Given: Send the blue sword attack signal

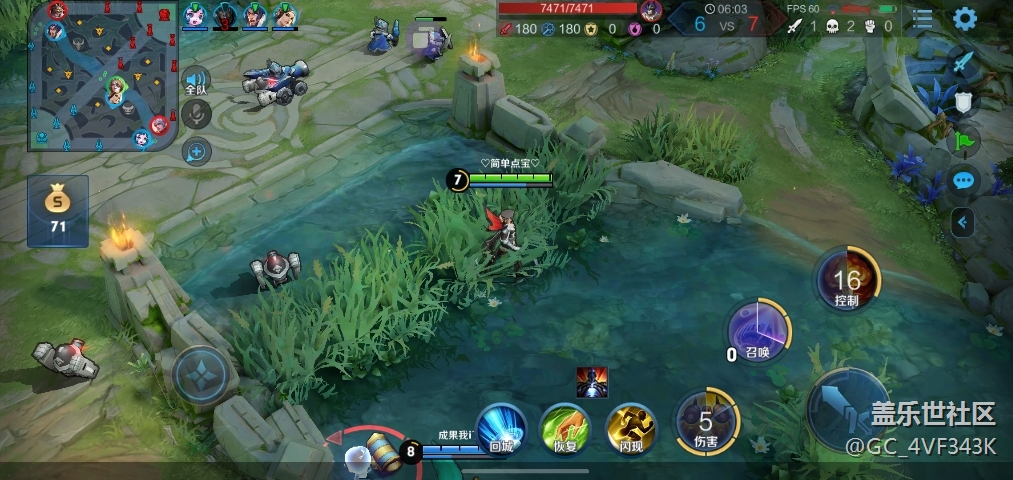Looking at the screenshot, I should pos(962,62).
